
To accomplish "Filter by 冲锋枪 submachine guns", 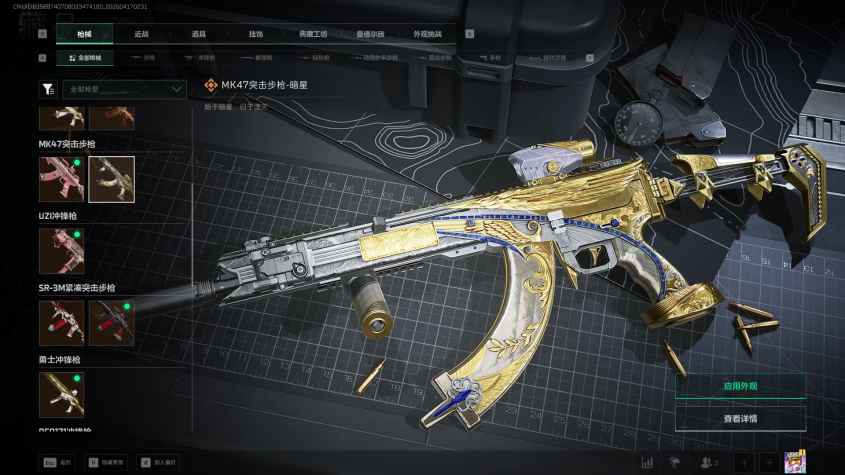I will coord(201,58).
